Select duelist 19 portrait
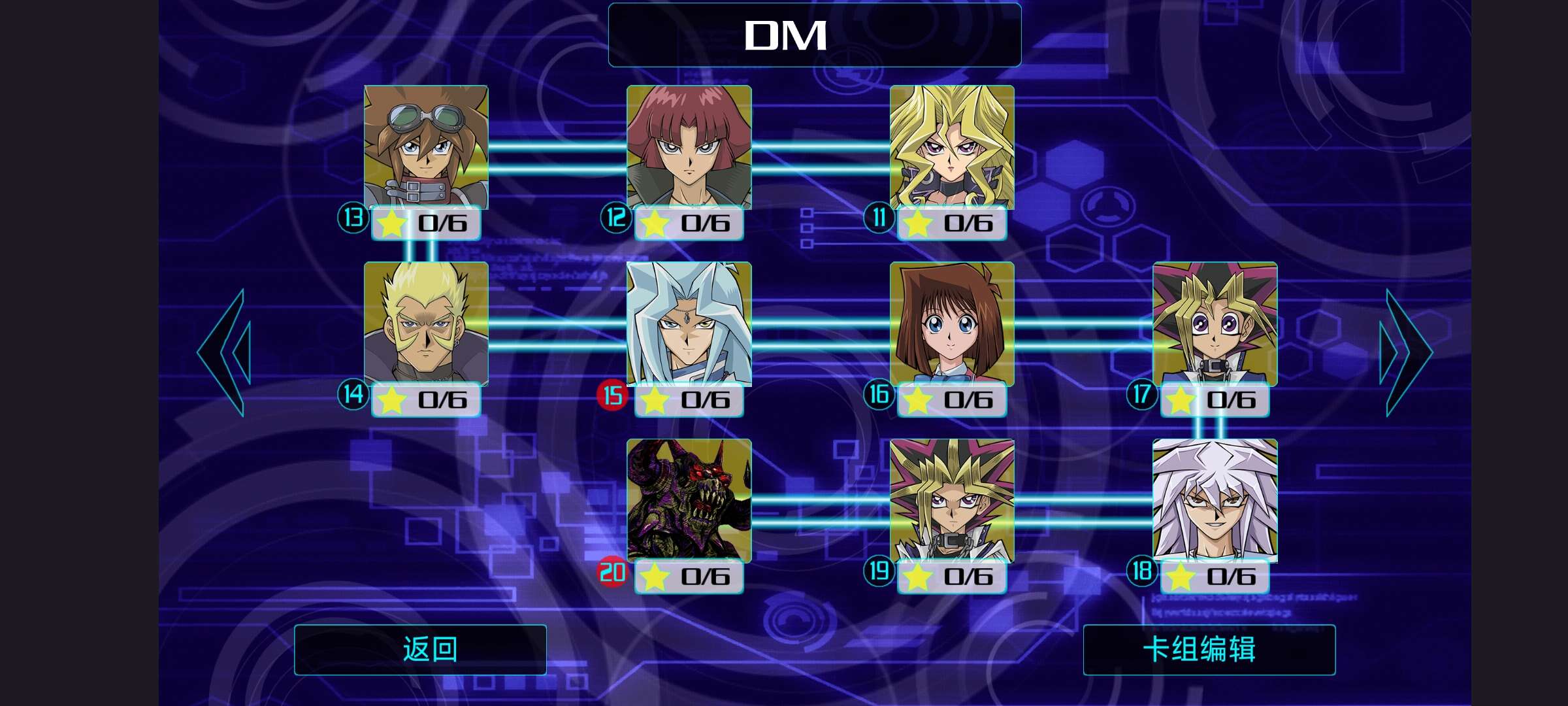 tap(952, 501)
